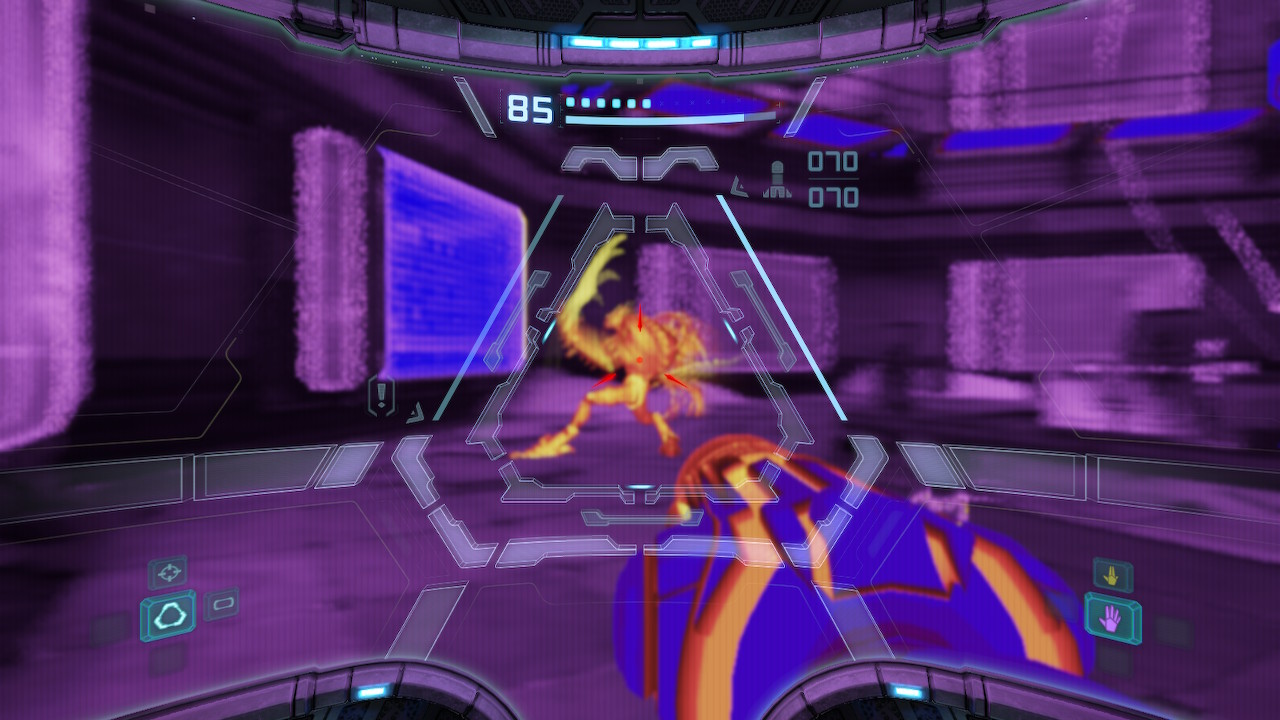1280x720 pixels.
Task: Select the highlighted Thermal Visor icon
Action: tap(168, 616)
